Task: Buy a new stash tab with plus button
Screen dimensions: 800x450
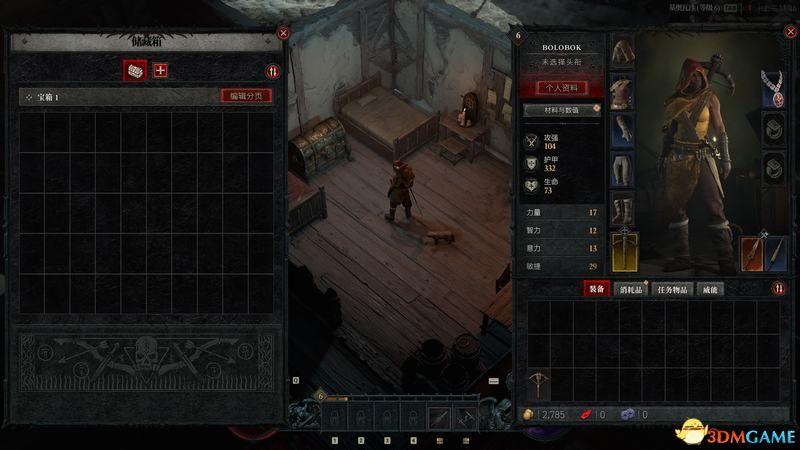Action: tap(160, 70)
